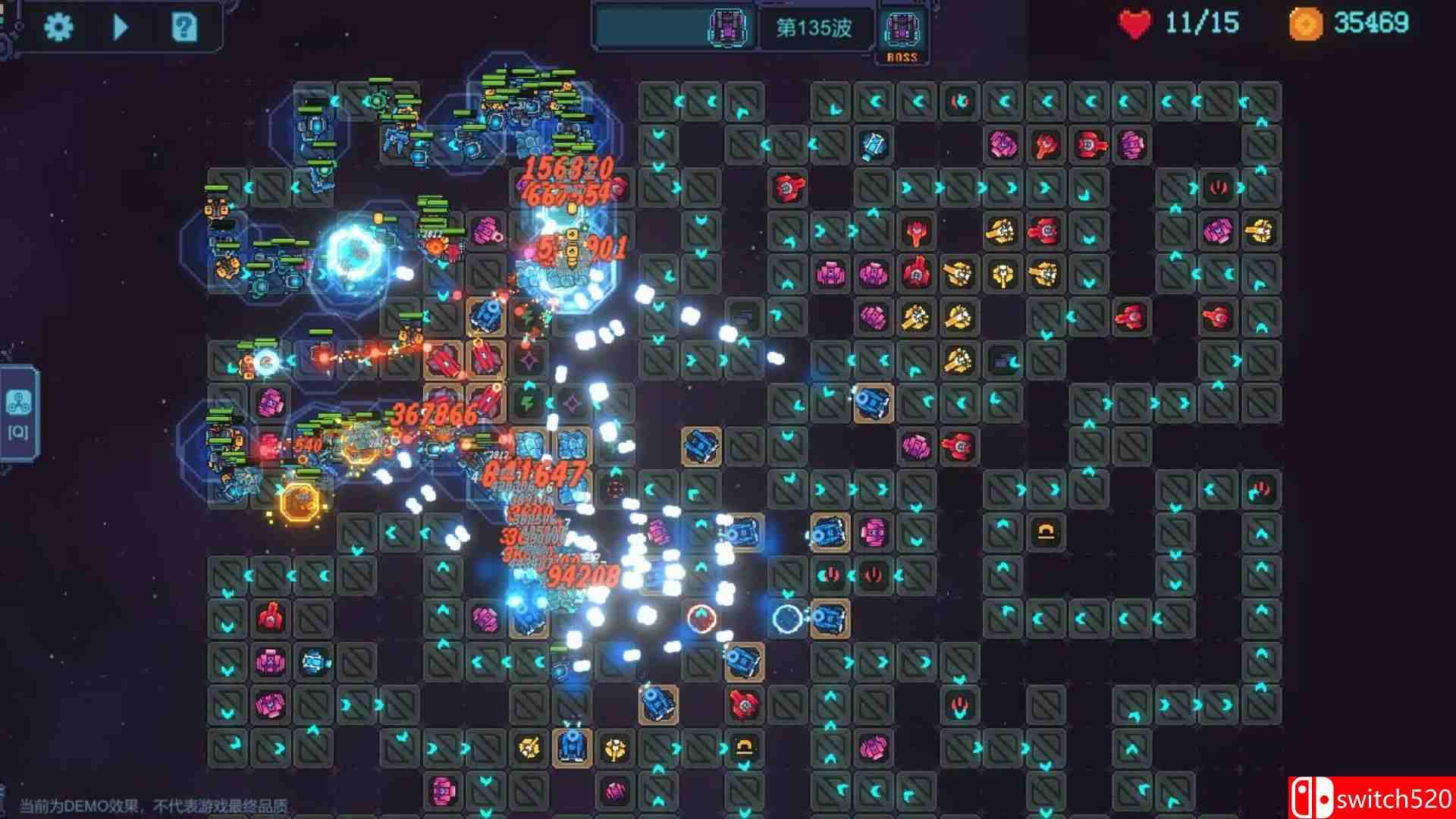The image size is (1456, 819).
Task: Click the gold coin currency icon
Action: pyautogui.click(x=1308, y=24)
